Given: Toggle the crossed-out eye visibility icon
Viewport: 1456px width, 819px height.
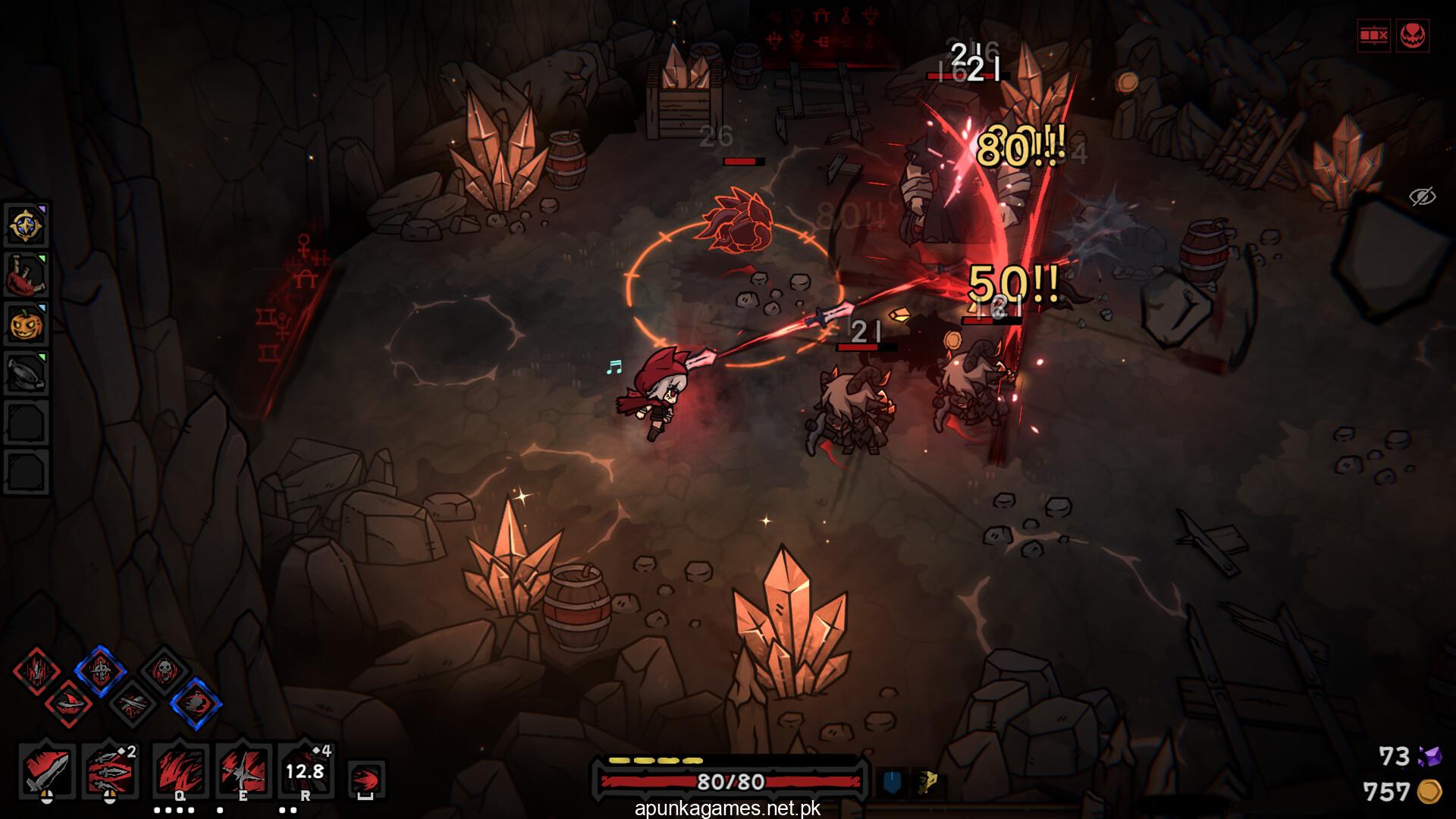Looking at the screenshot, I should coord(1423,197).
